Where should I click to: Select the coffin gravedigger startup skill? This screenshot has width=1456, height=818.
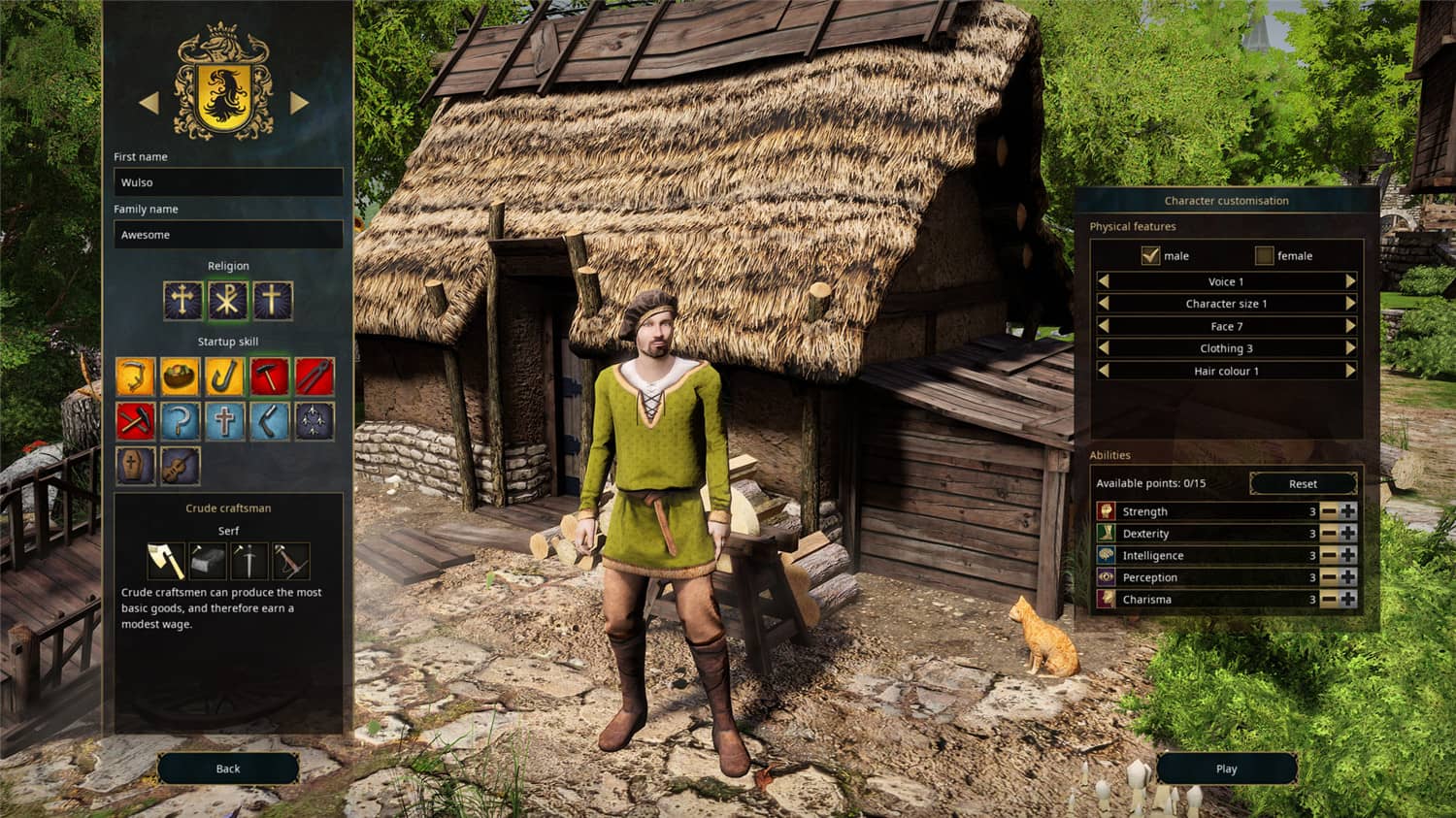coord(135,466)
